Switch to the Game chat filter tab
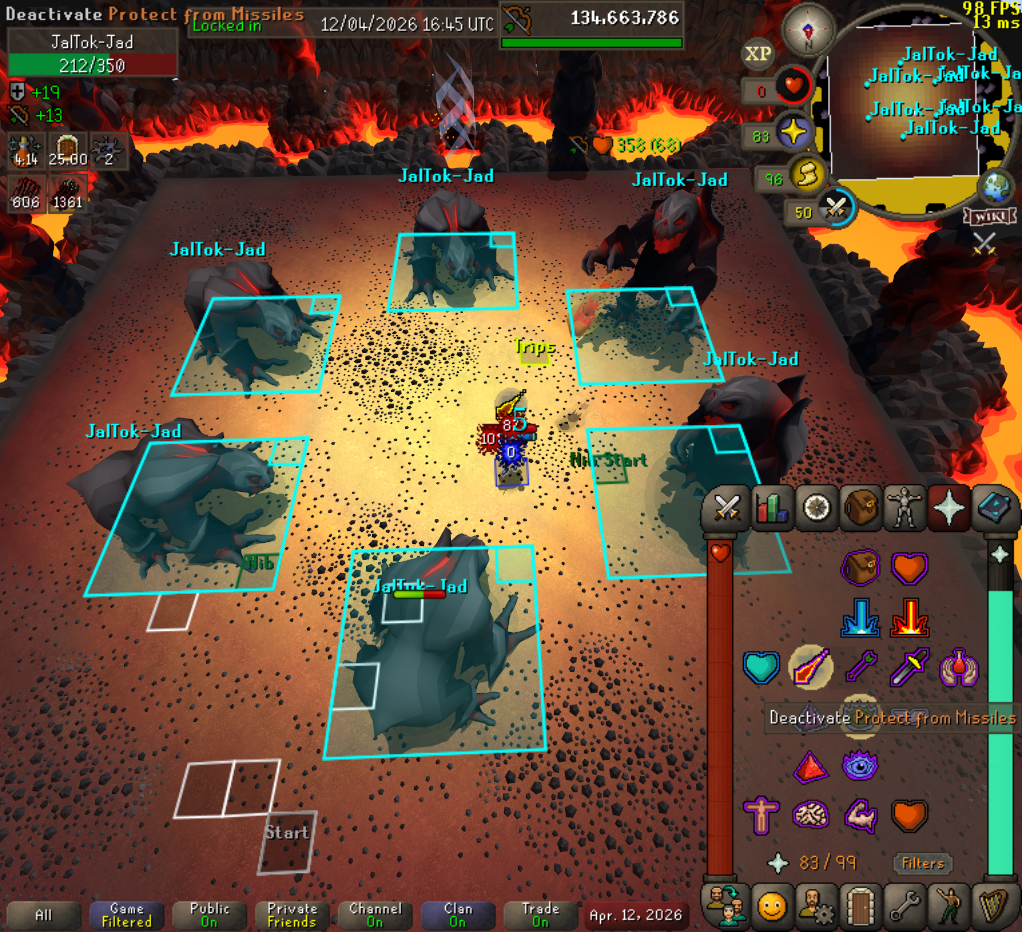Screen dimensions: 1022x932 (126, 914)
